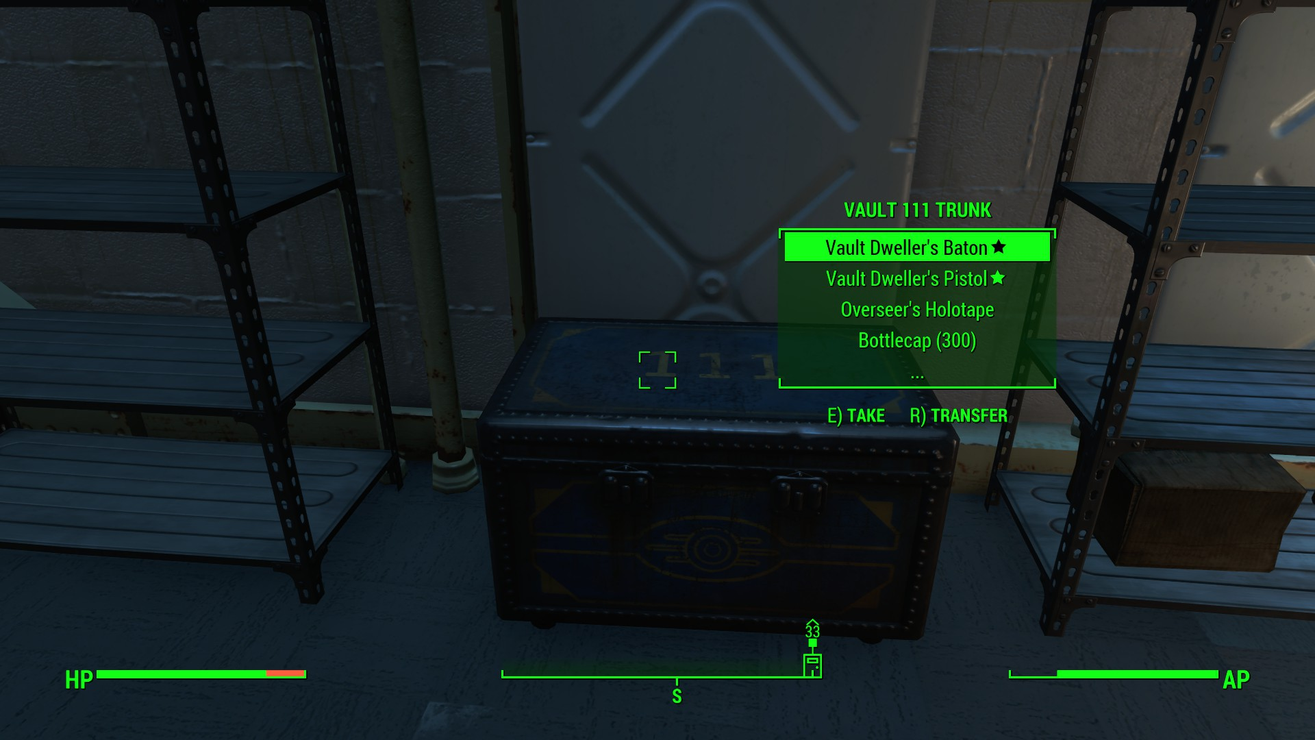Loot the Bottlecap (300) entry

point(916,340)
